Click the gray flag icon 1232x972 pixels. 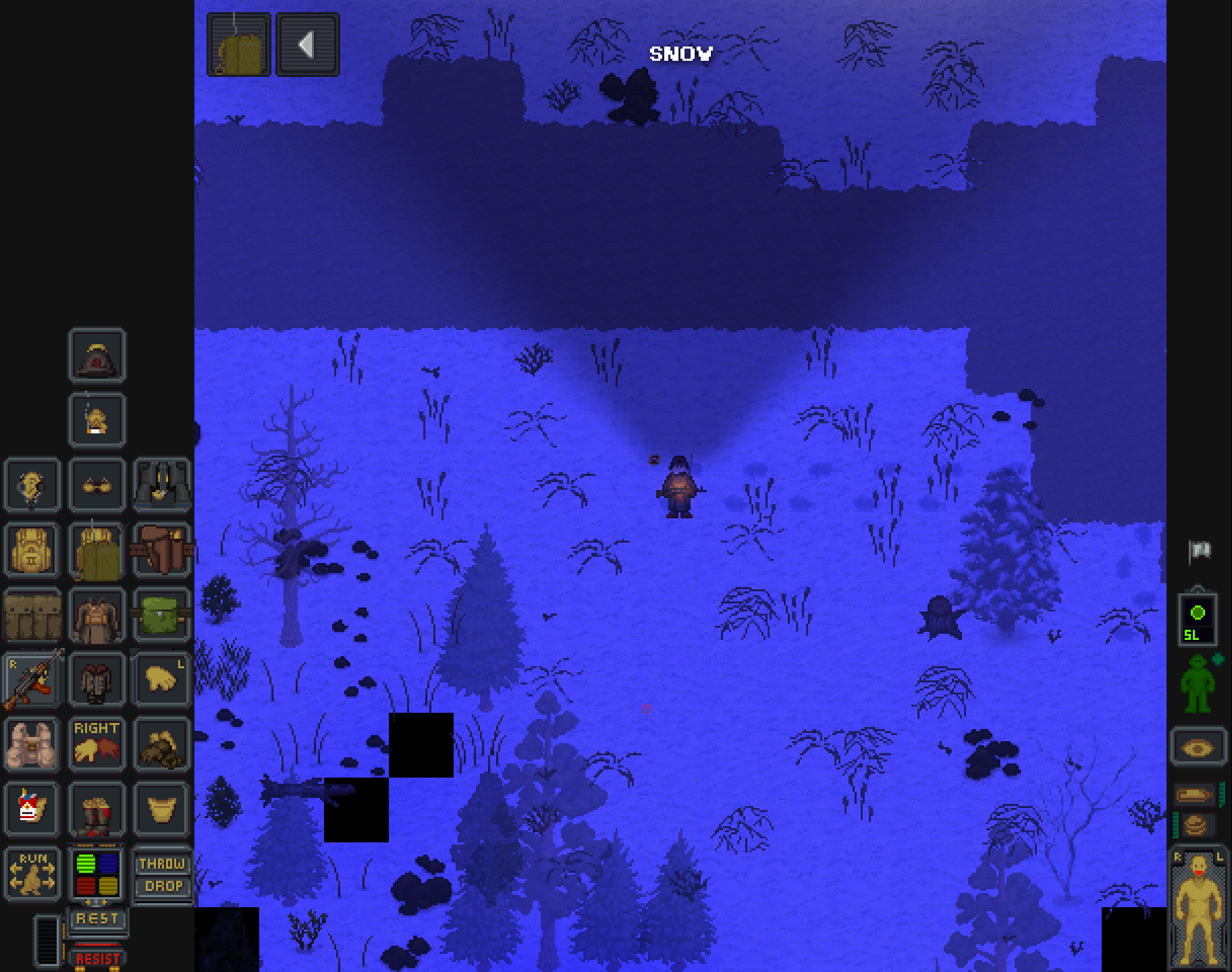[x=1200, y=551]
